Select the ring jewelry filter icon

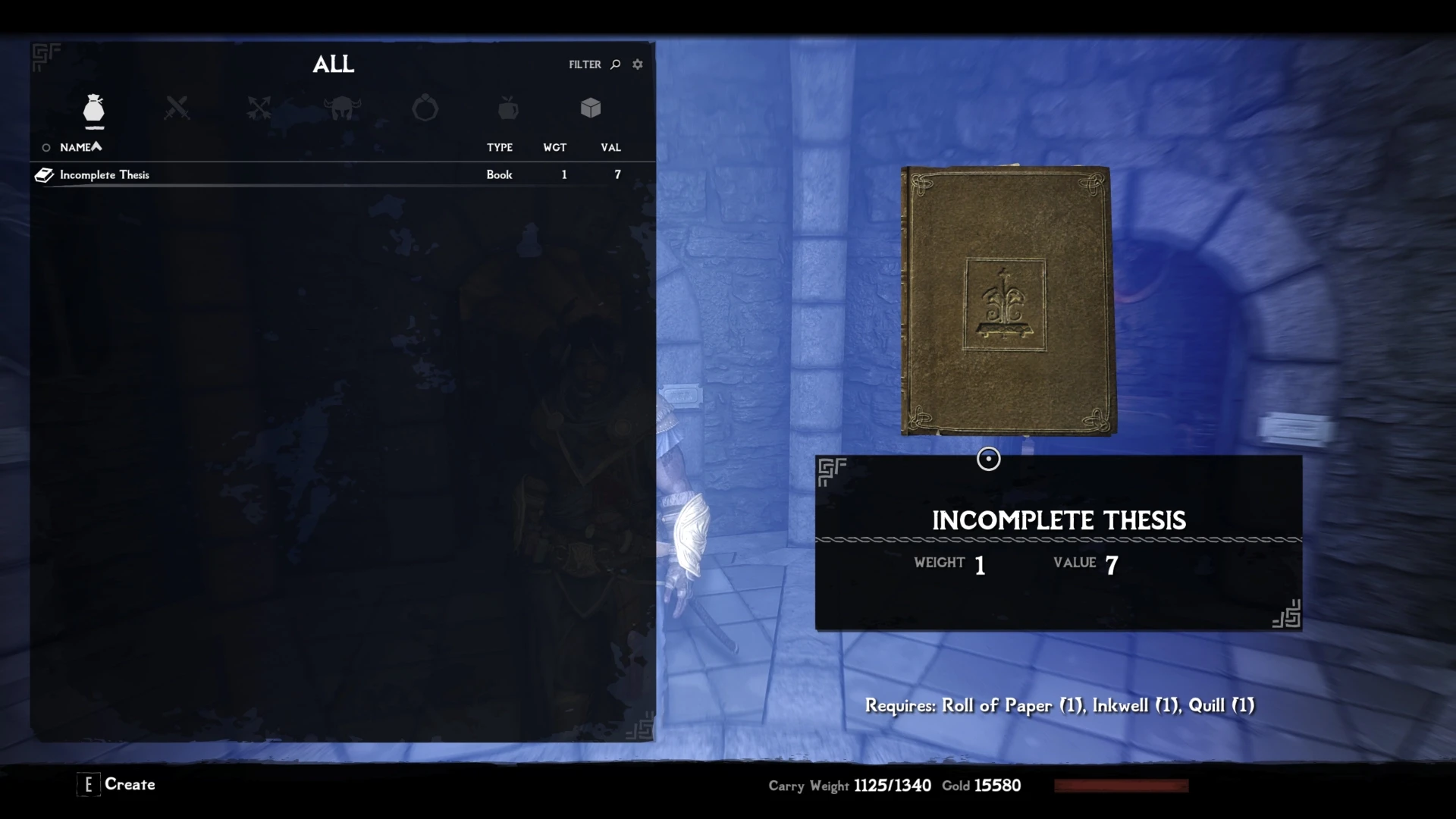tap(425, 108)
